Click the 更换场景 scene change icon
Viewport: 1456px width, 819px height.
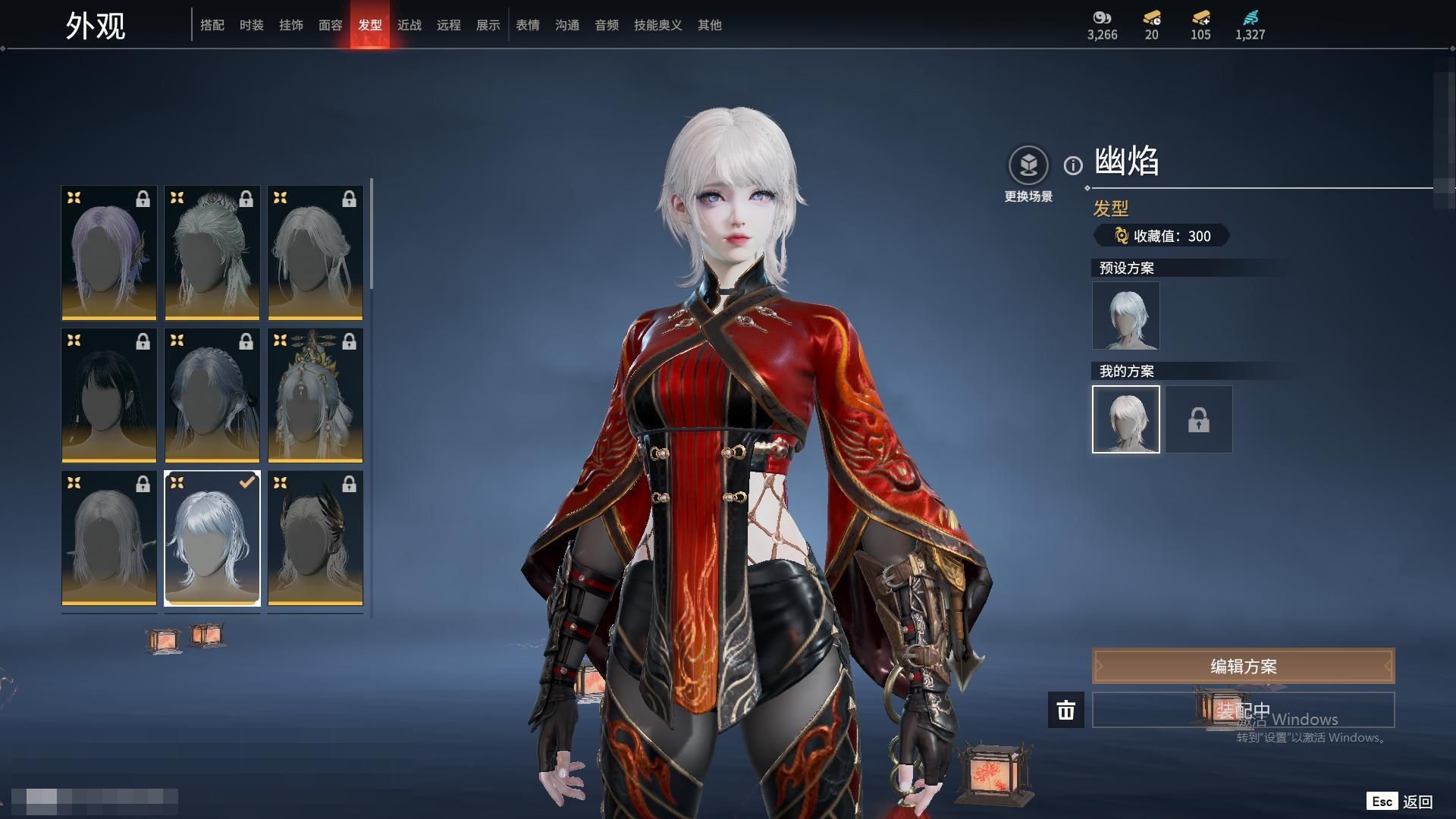(x=1028, y=165)
